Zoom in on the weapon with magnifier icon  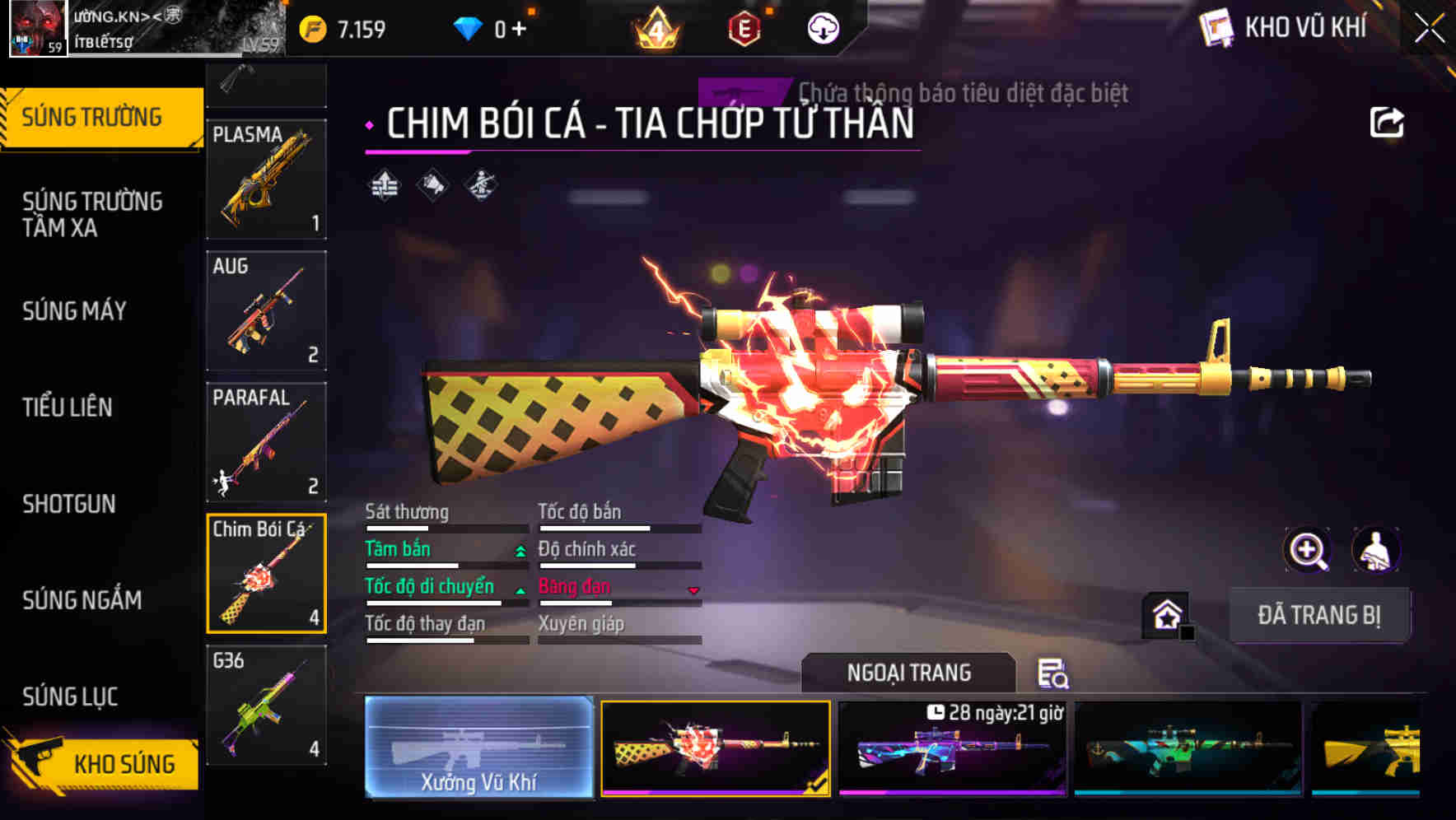[x=1308, y=550]
